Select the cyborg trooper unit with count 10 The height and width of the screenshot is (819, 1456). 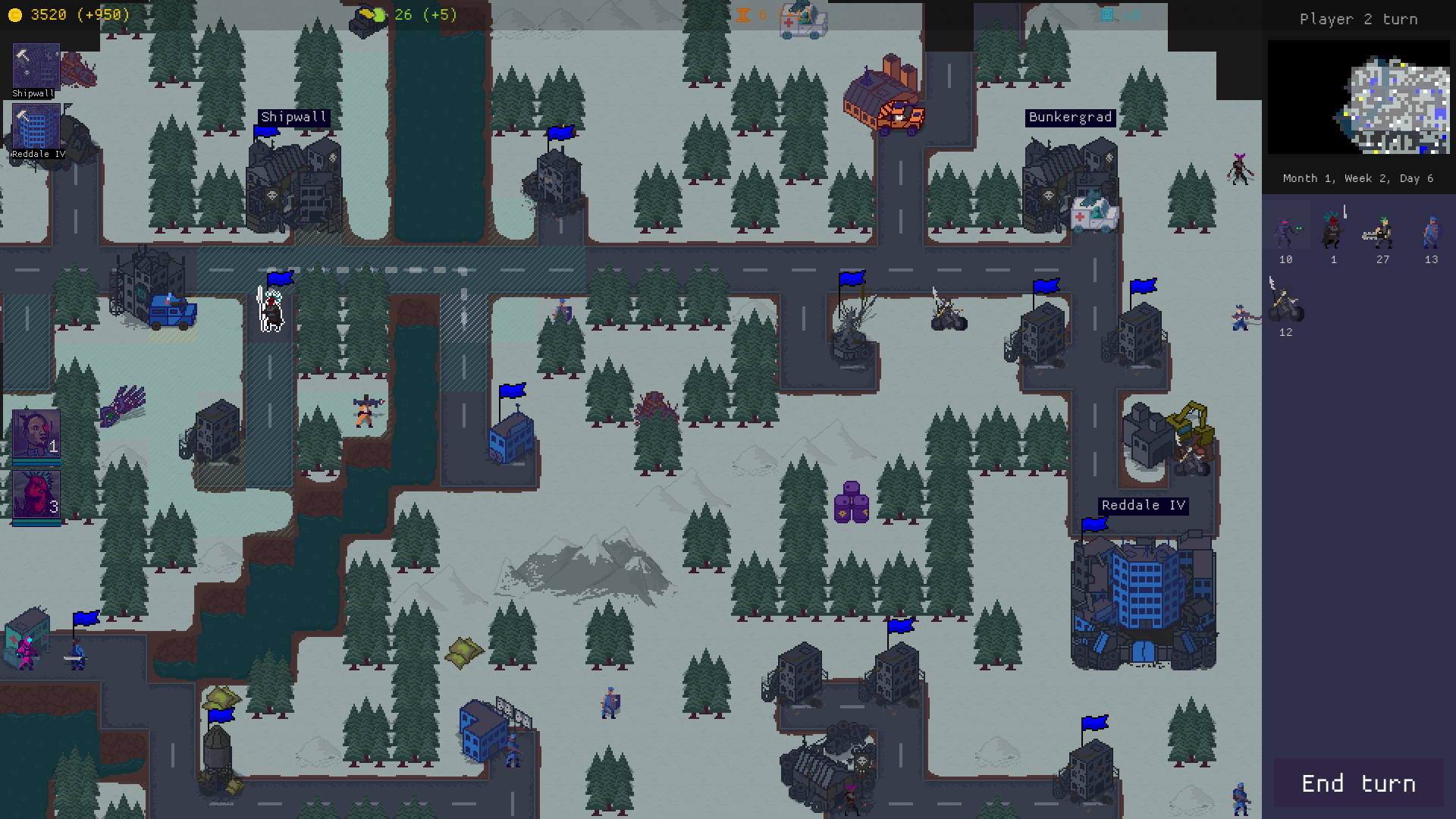1285,230
